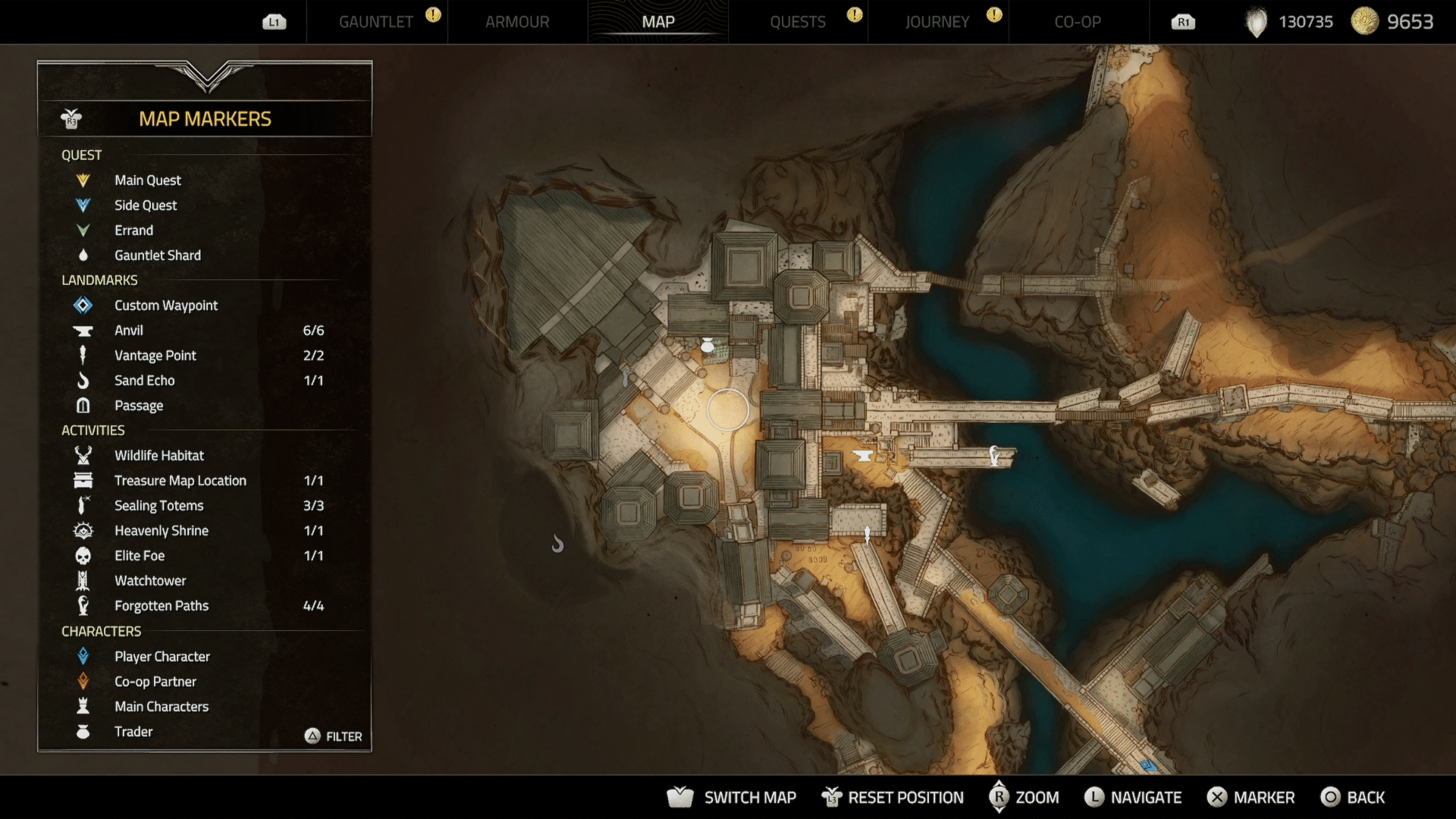Collapse the LANDMARKS section

99,280
